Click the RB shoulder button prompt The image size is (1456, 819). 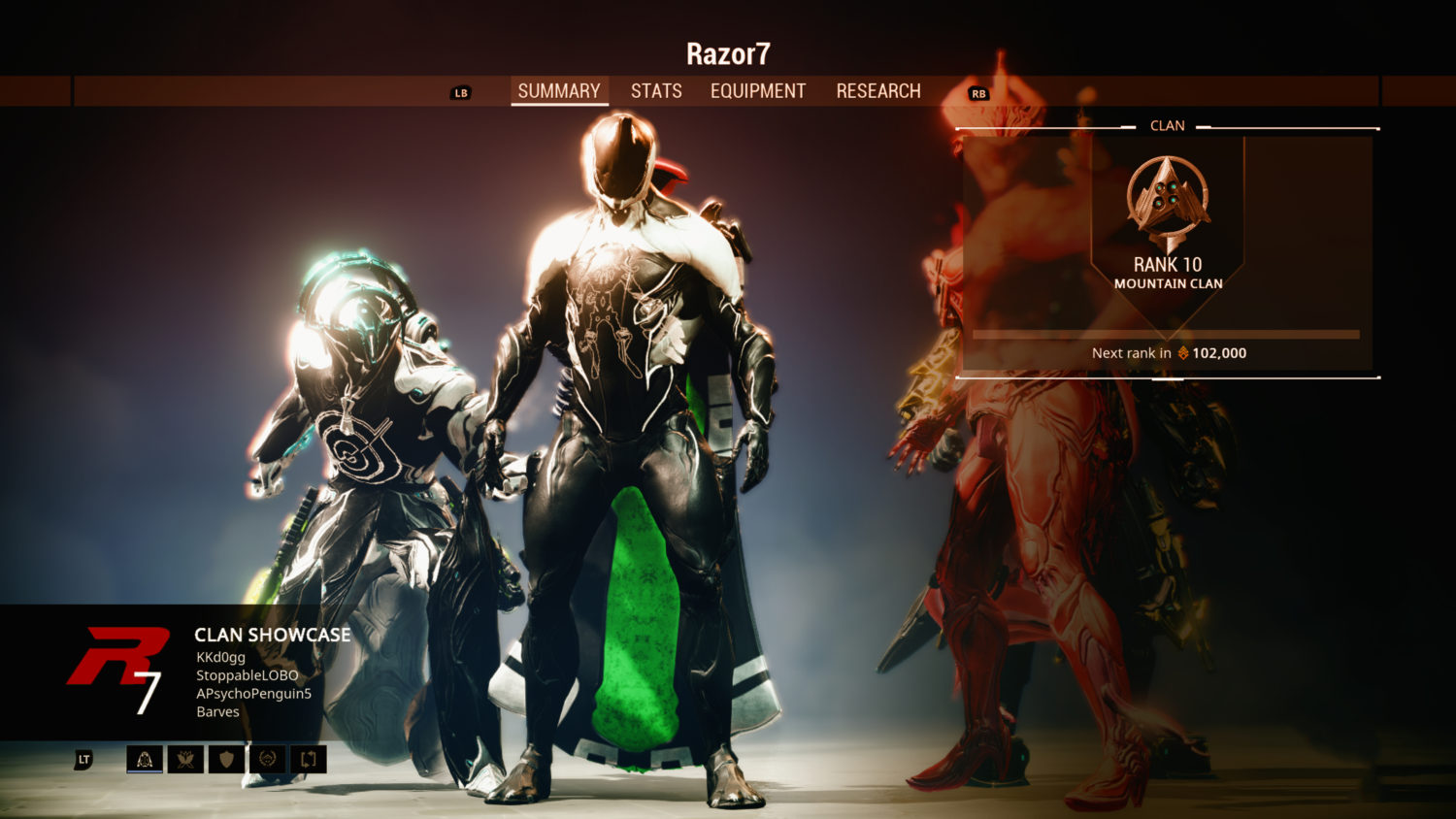coord(977,92)
